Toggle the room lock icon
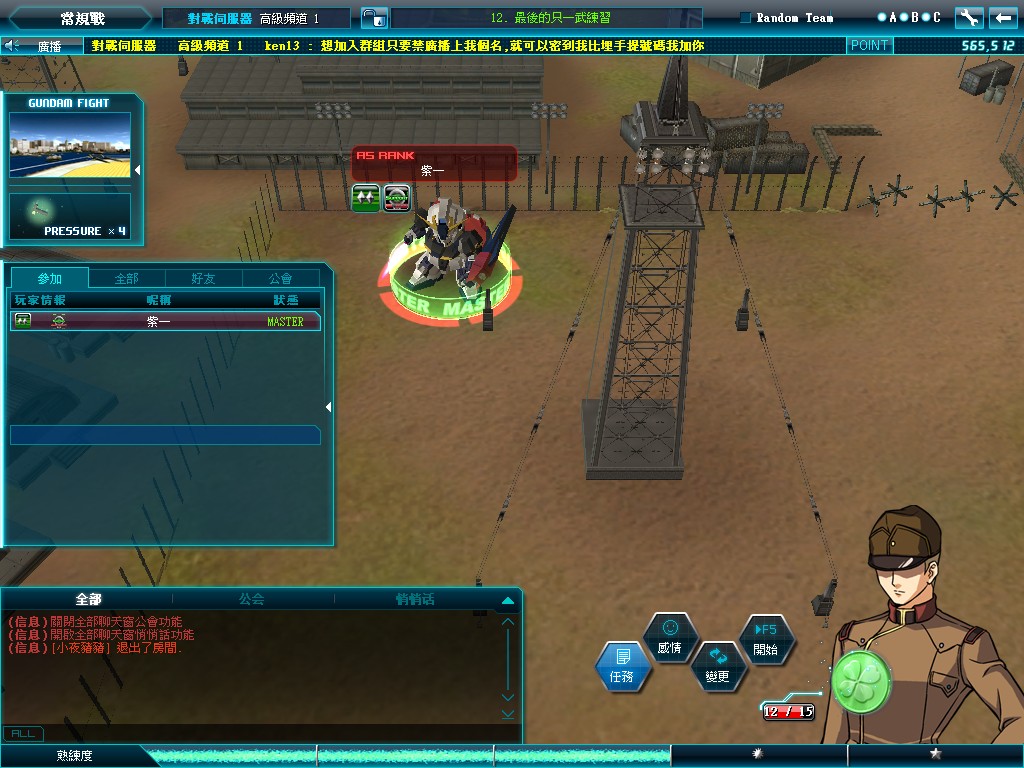Viewport: 1024px width, 768px height. click(371, 18)
